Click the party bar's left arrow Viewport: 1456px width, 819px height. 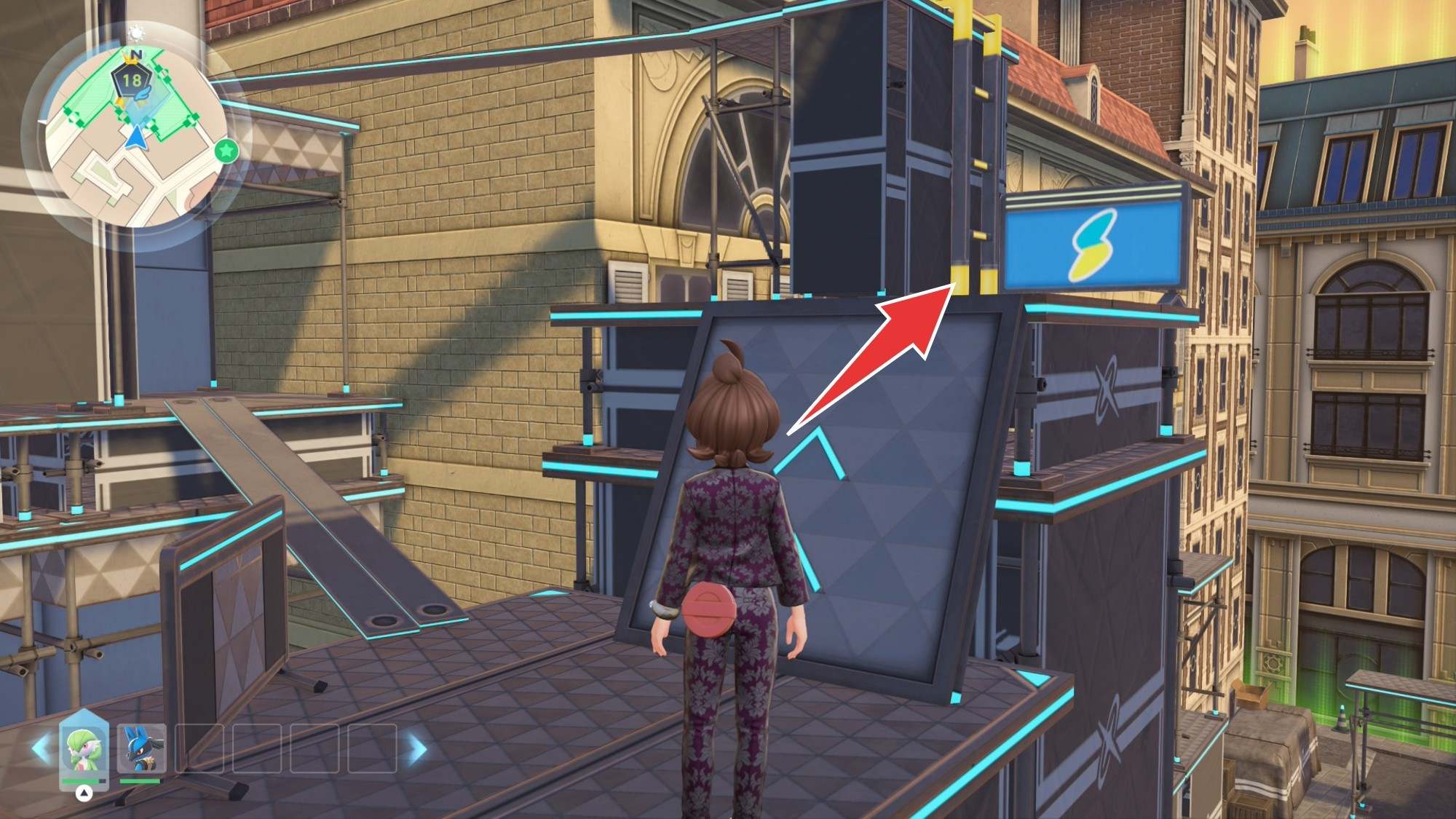tap(40, 748)
